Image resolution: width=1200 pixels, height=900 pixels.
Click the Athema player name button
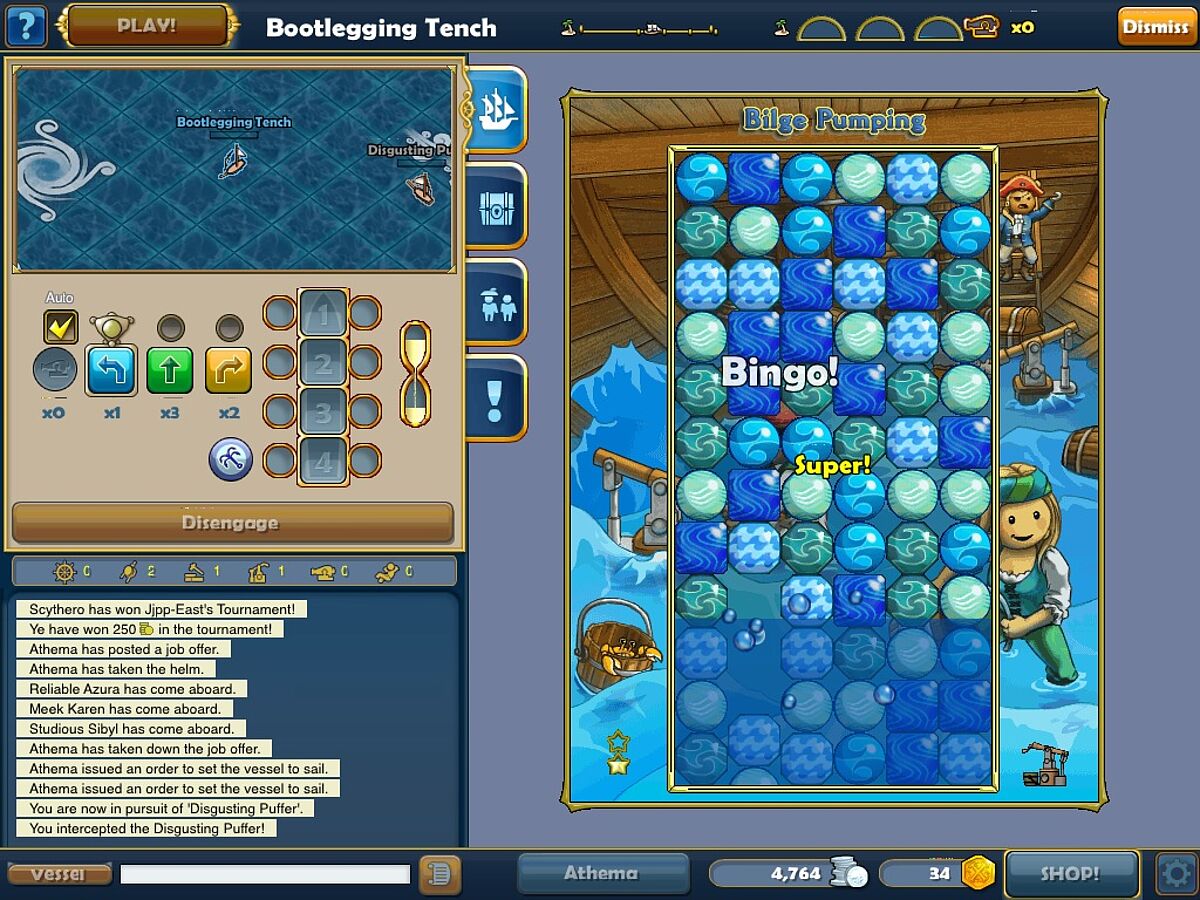tap(601, 873)
